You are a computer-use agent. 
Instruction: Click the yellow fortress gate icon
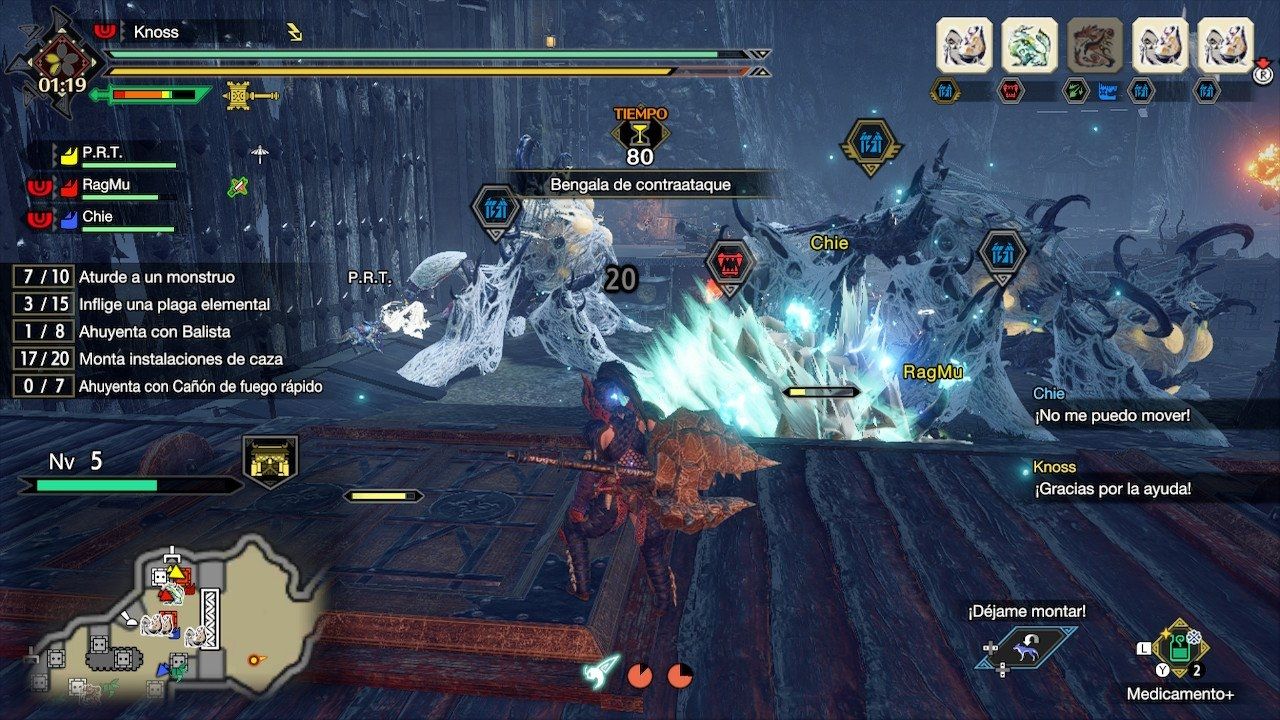[270, 462]
